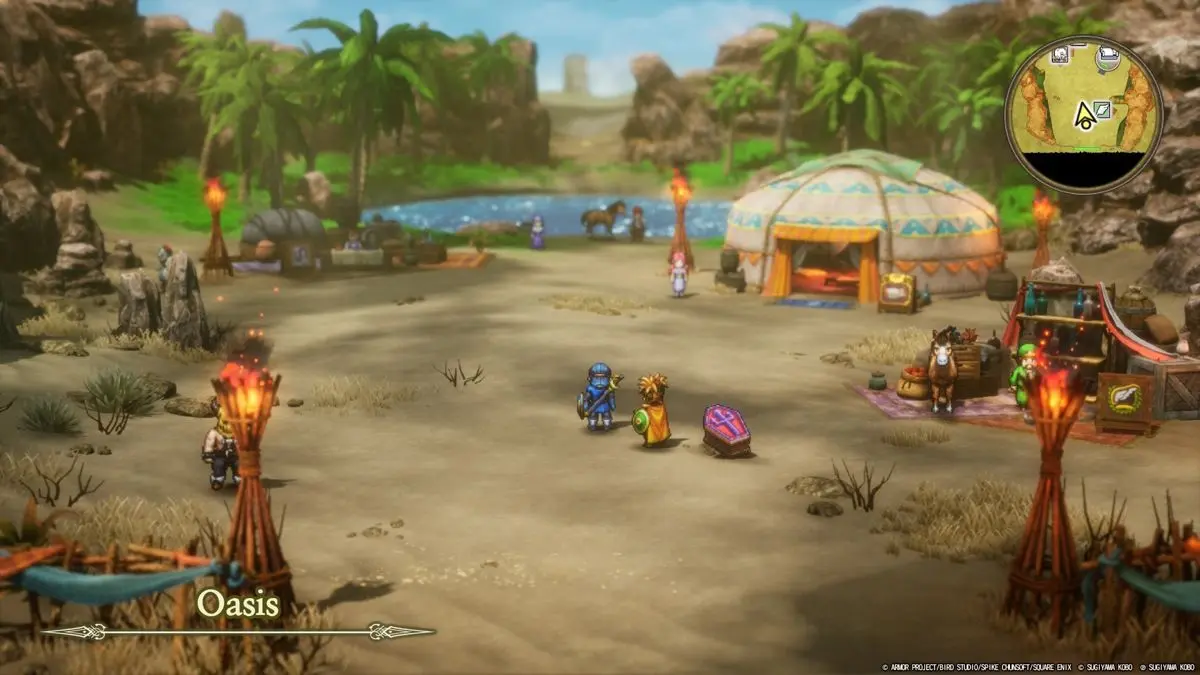Select the yellow player arrow on minimap

click(x=1083, y=116)
